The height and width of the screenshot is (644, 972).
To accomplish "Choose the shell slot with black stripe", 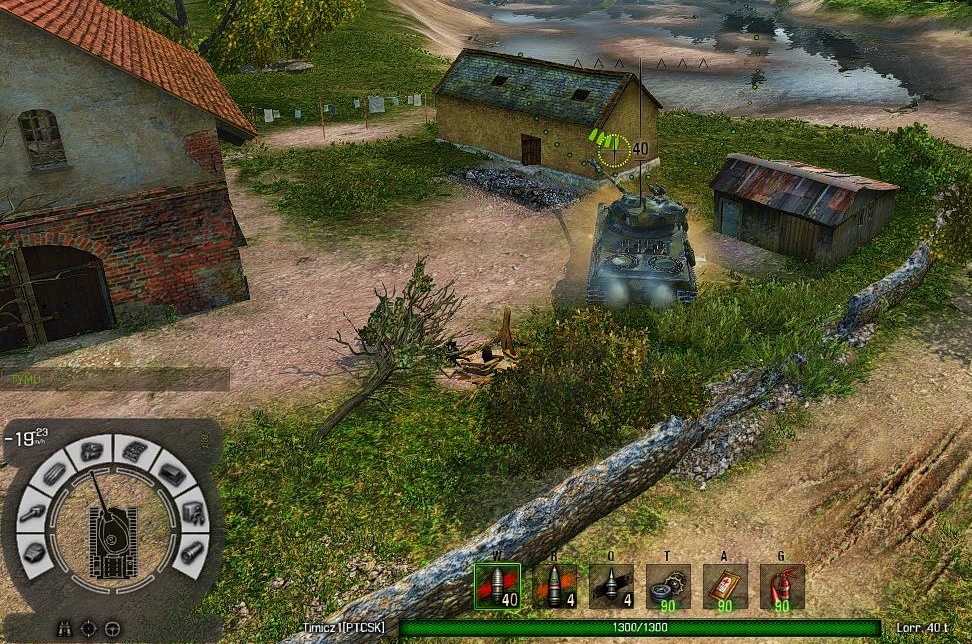I will tap(611, 587).
